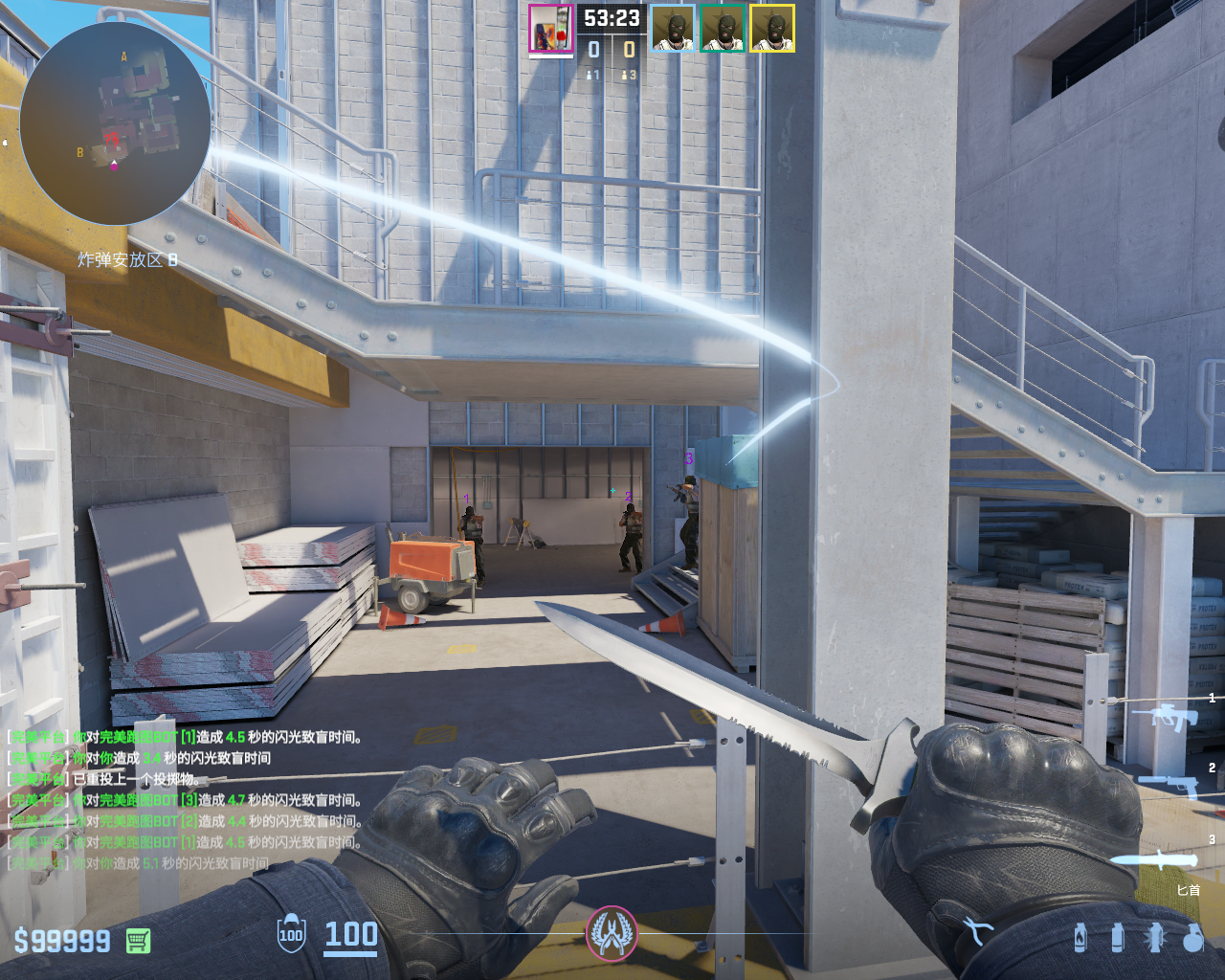This screenshot has width=1225, height=980.
Task: Choose the flashbang grenade icon
Action: [x=1154, y=938]
